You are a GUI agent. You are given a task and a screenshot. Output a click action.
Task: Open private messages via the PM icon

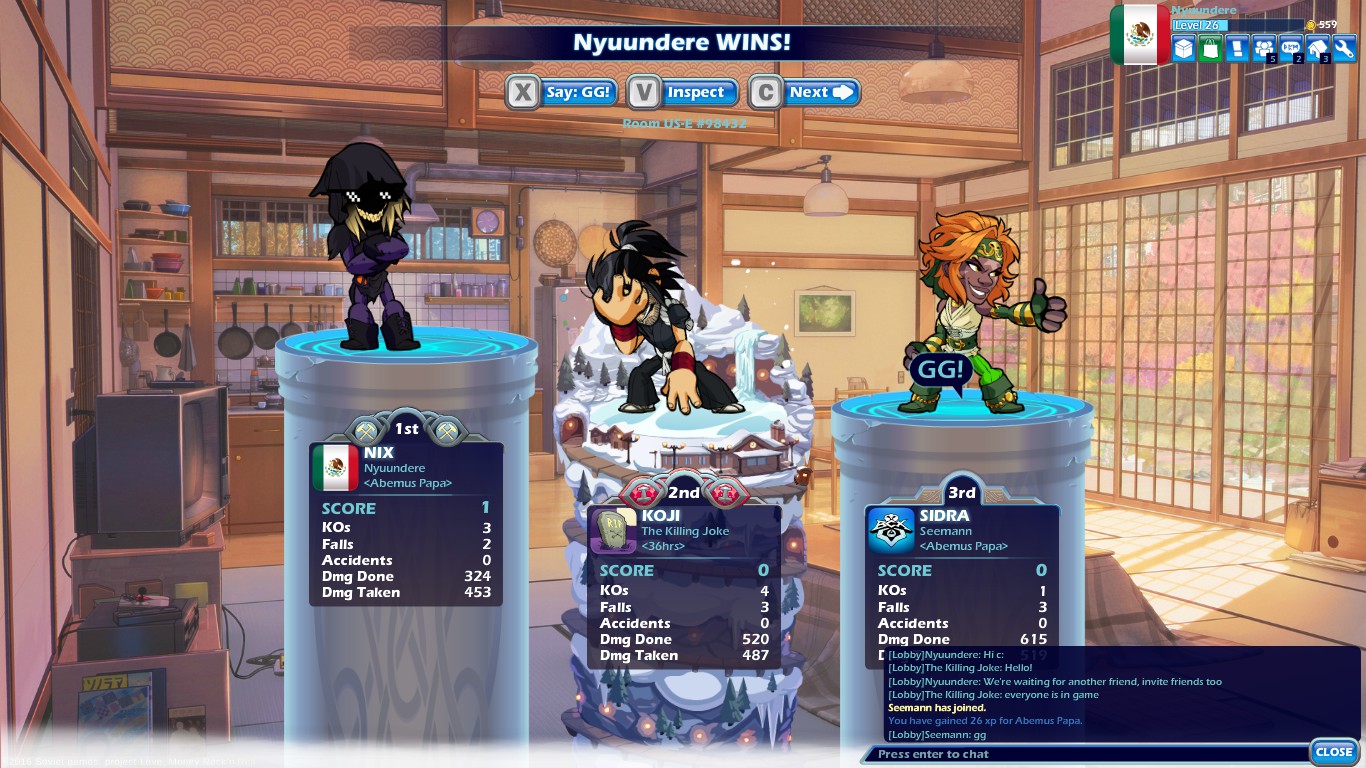click(x=1289, y=48)
